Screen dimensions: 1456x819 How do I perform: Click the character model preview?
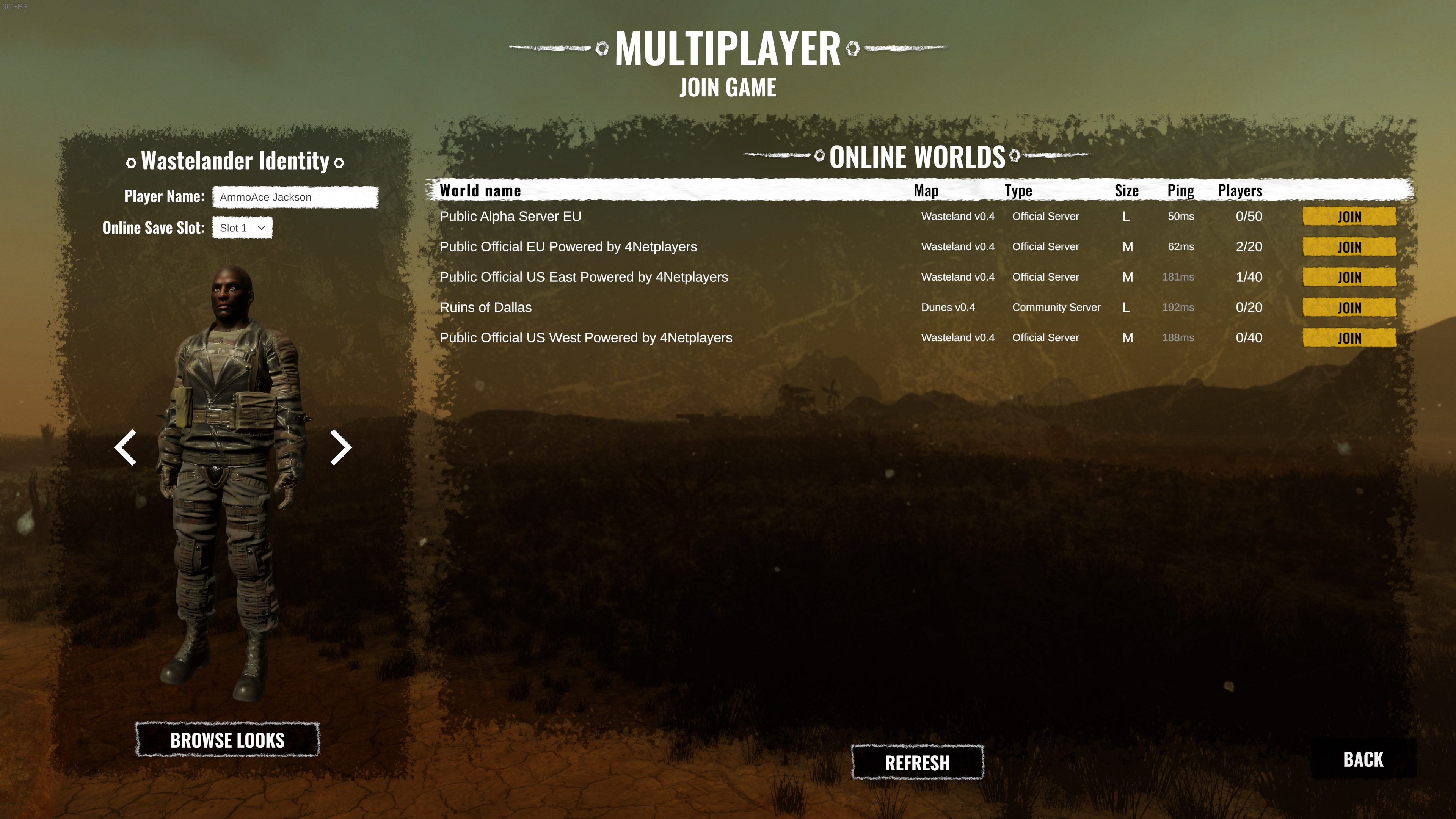tap(226, 480)
